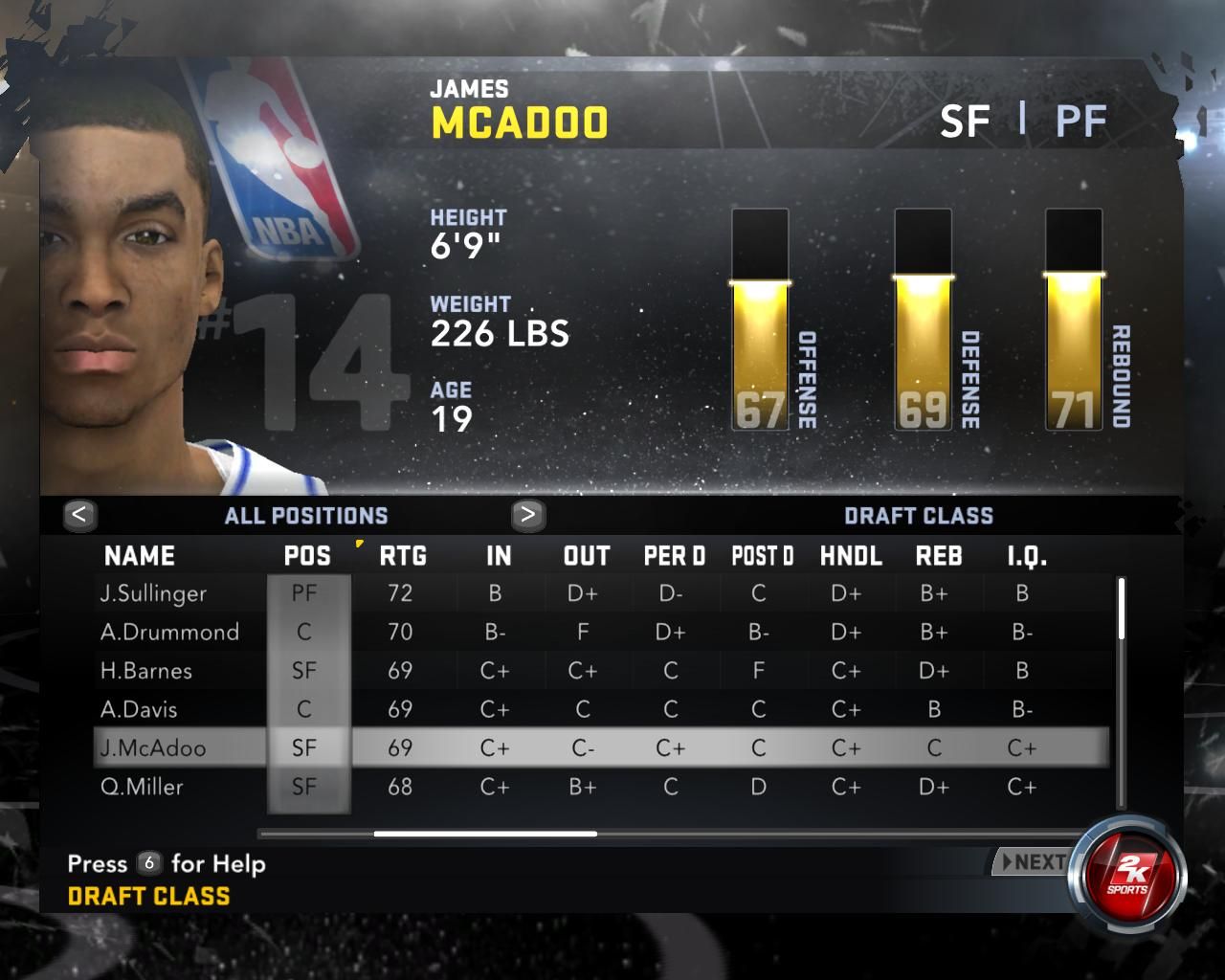The width and height of the screenshot is (1225, 980).
Task: Pick A.Davis in the draft class
Action: [x=139, y=710]
